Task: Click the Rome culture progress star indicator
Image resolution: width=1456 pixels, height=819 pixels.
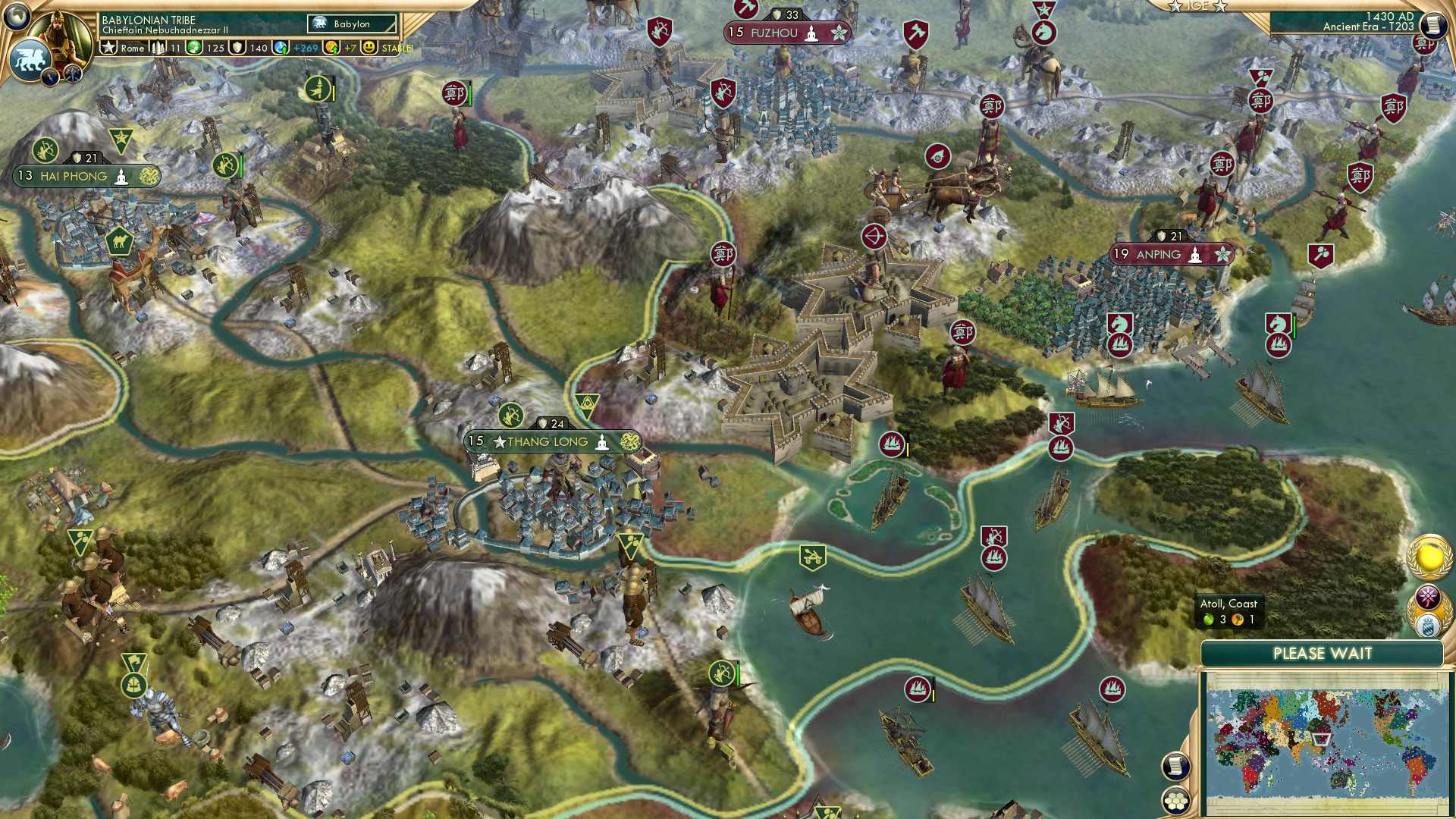Action: point(109,47)
